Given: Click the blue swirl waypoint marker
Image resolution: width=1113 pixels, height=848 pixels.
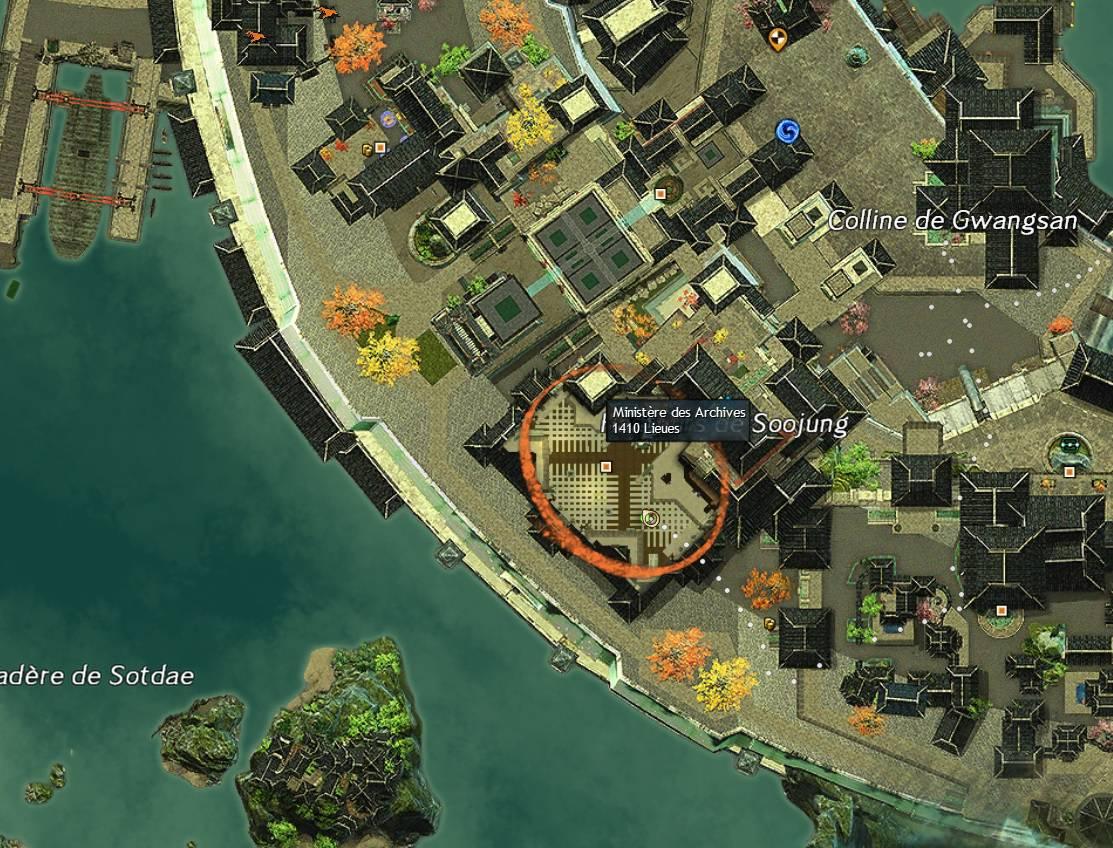Looking at the screenshot, I should 787,131.
